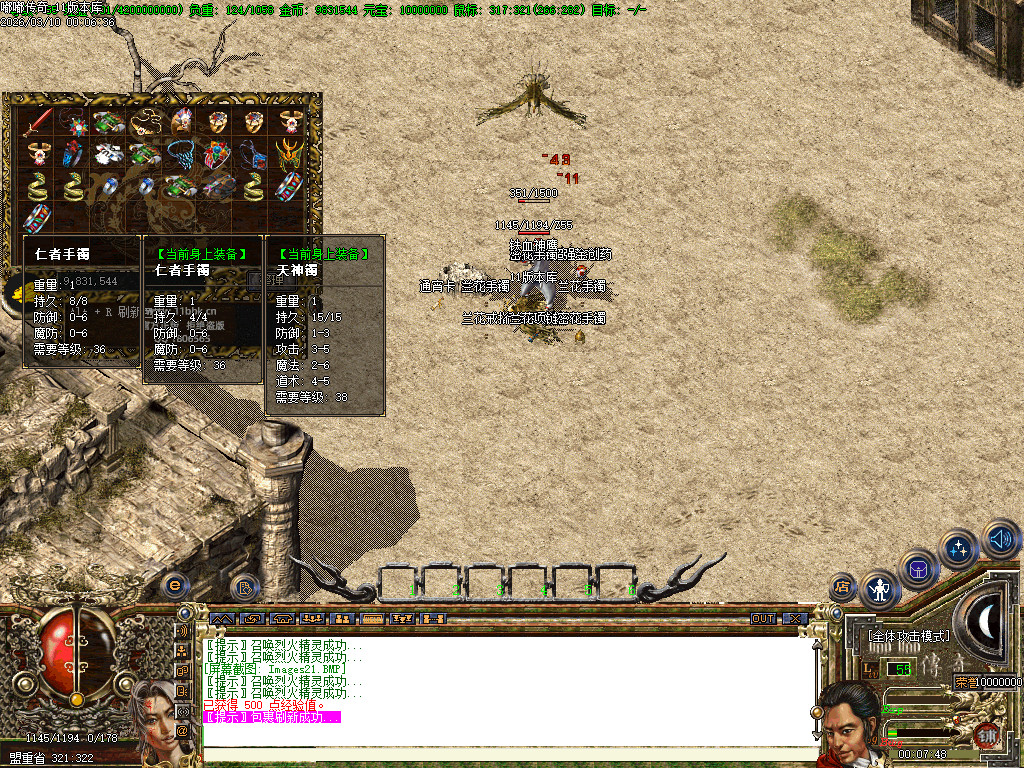This screenshot has width=1024, height=768.
Task: Click the OUT logout button
Action: pos(764,619)
